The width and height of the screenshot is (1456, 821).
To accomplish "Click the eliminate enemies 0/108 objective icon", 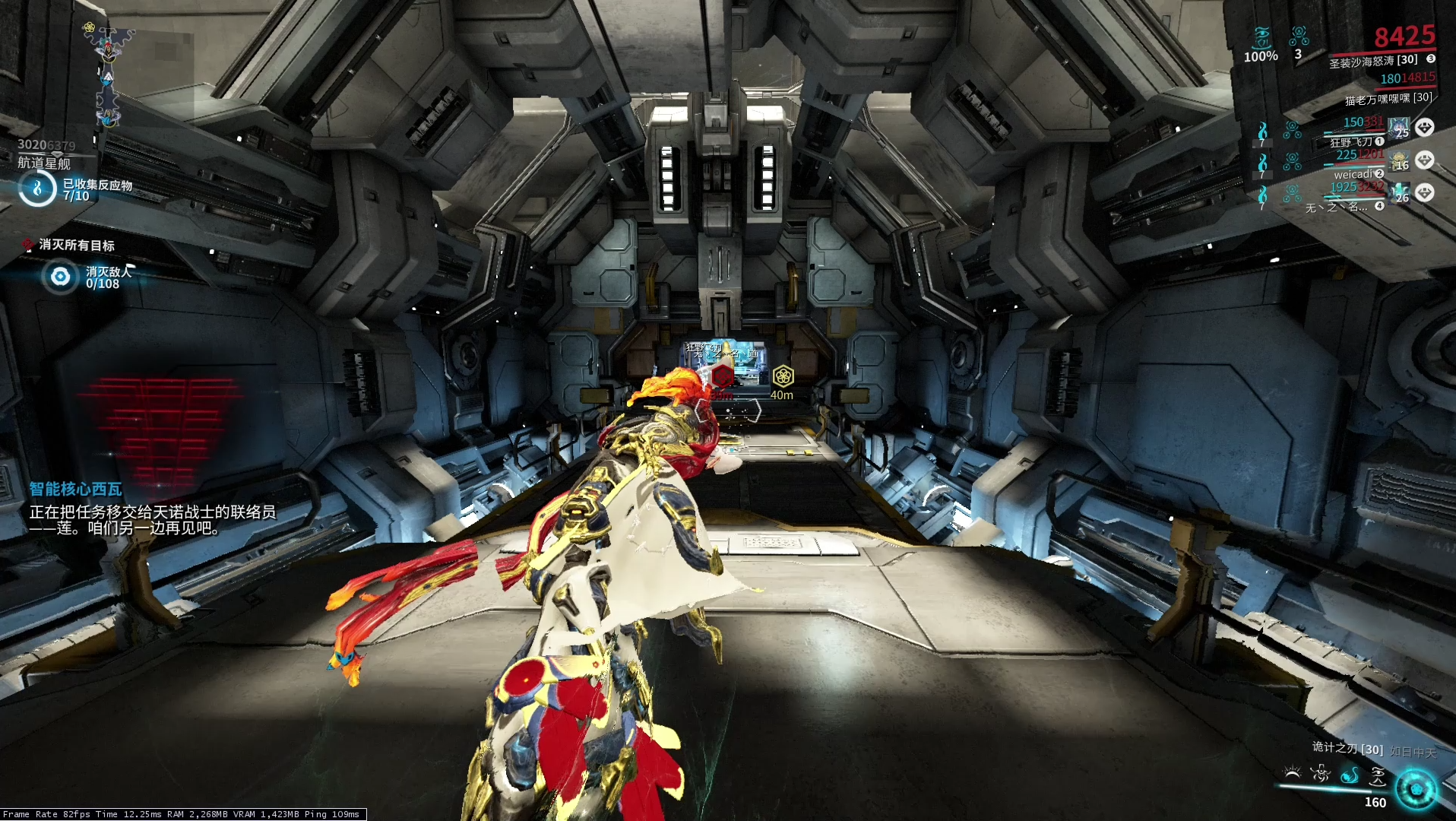I will pos(60,277).
